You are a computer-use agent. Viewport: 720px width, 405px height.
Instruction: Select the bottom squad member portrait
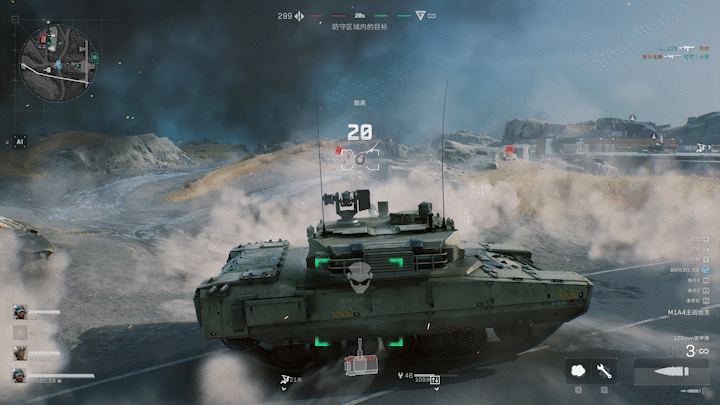(19, 375)
